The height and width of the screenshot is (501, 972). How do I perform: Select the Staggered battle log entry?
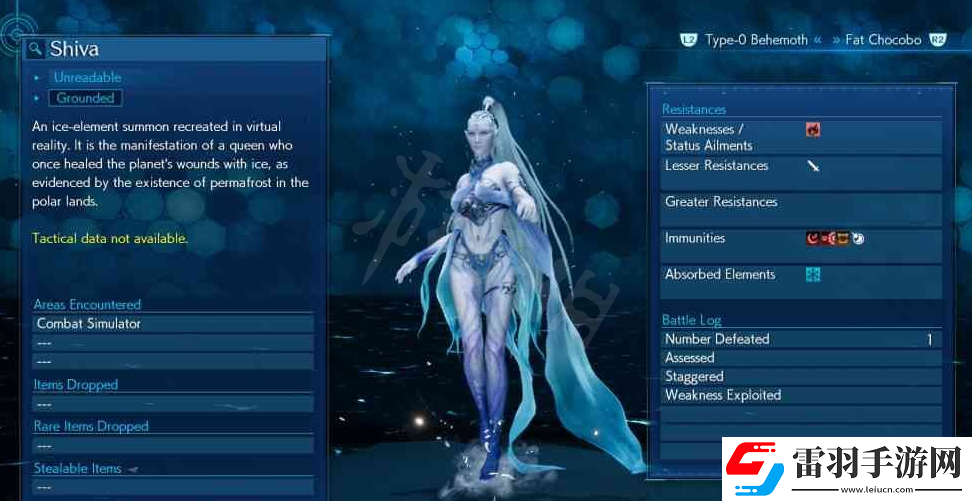(800, 377)
